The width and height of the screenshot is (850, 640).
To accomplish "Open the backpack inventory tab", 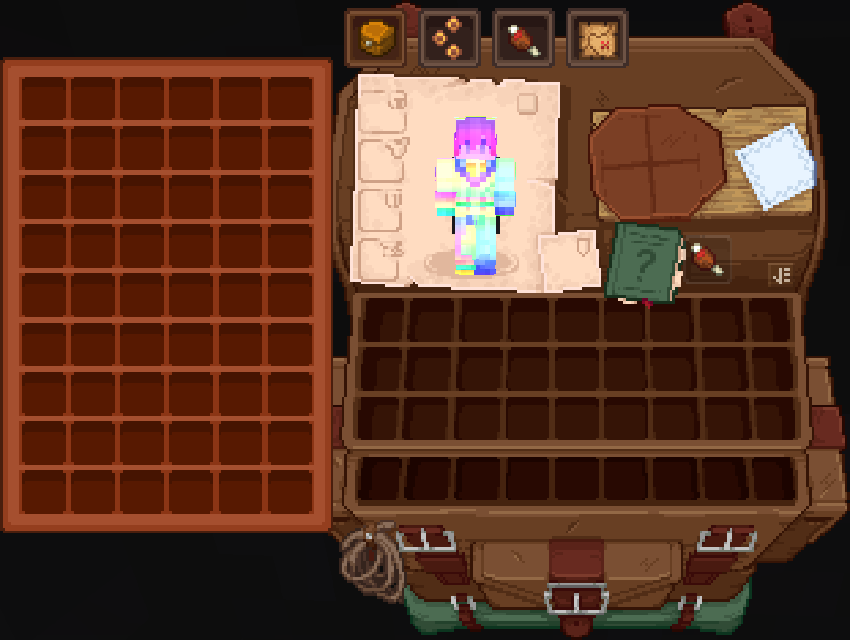I will point(376,40).
